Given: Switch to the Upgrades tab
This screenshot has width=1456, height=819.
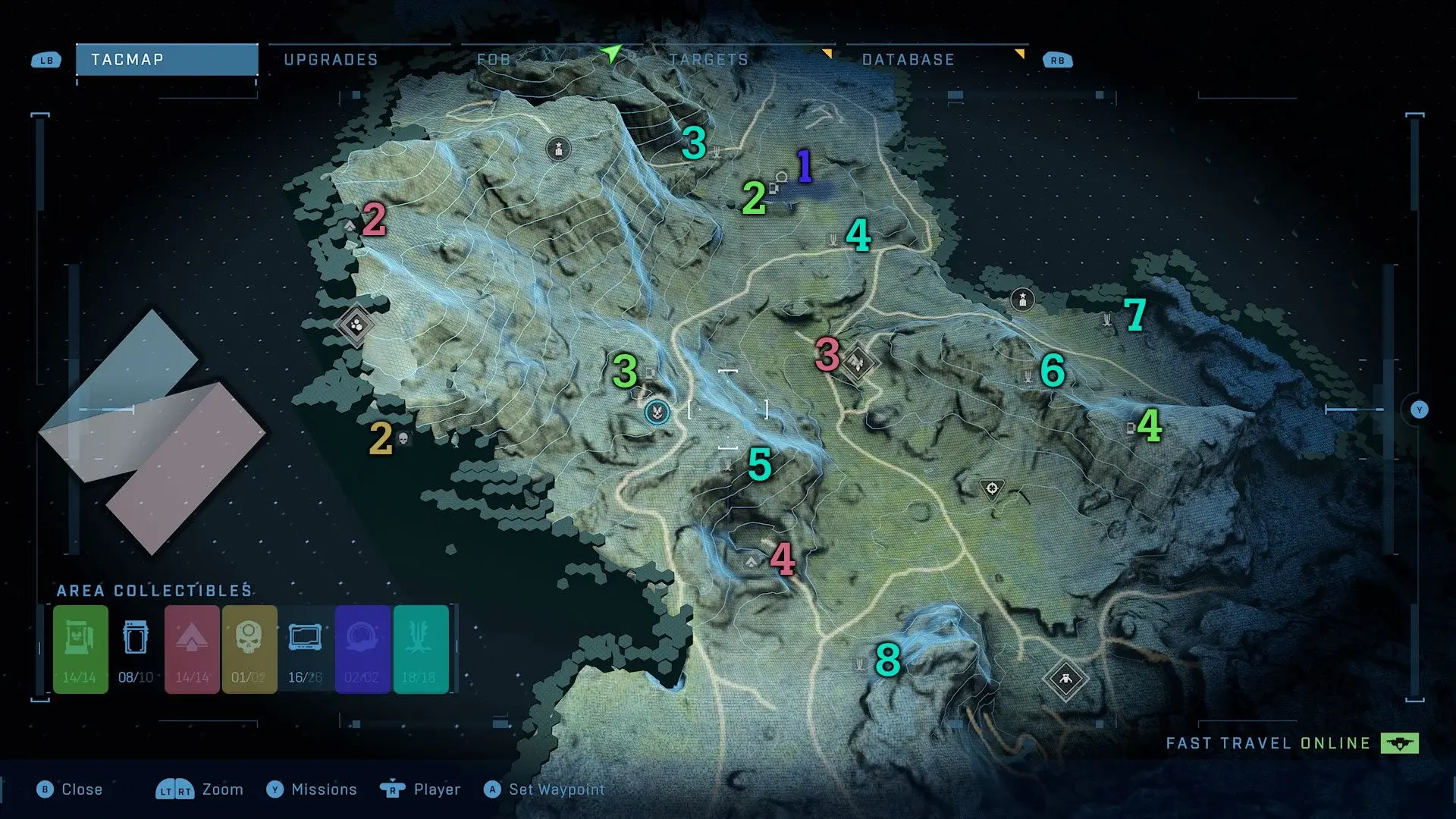Looking at the screenshot, I should click(x=331, y=60).
